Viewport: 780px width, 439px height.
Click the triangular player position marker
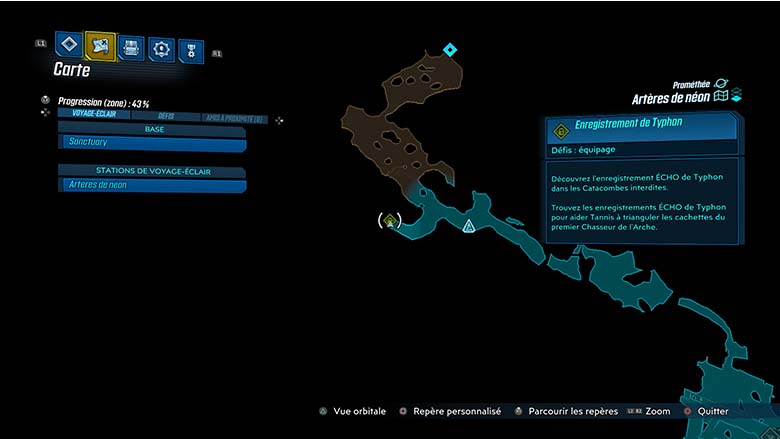(468, 227)
